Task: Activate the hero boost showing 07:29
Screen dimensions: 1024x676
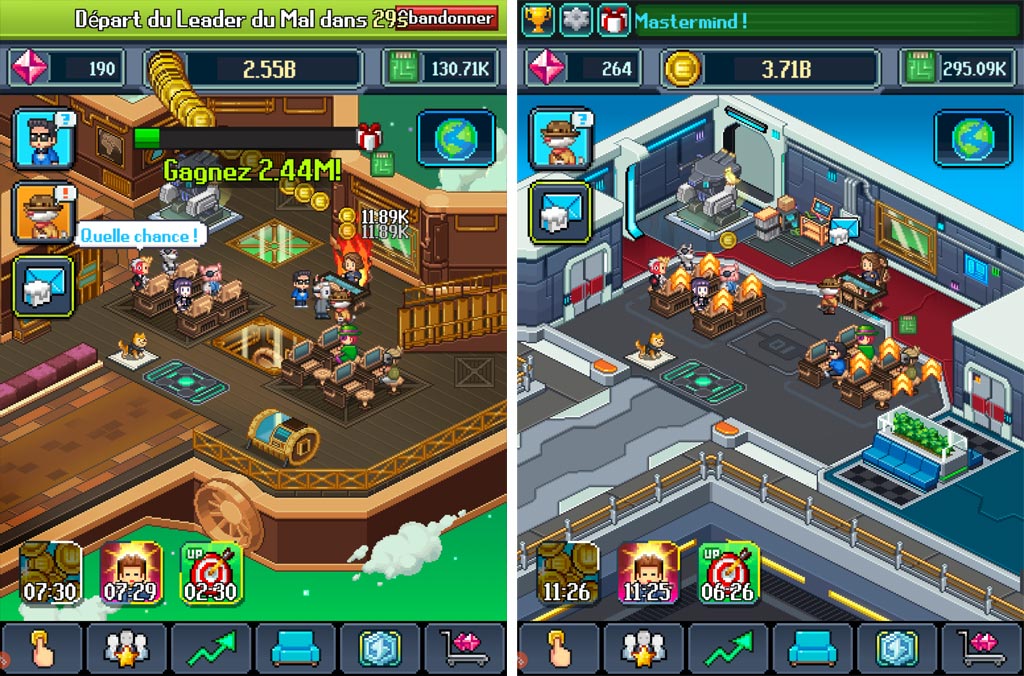Action: (131, 574)
